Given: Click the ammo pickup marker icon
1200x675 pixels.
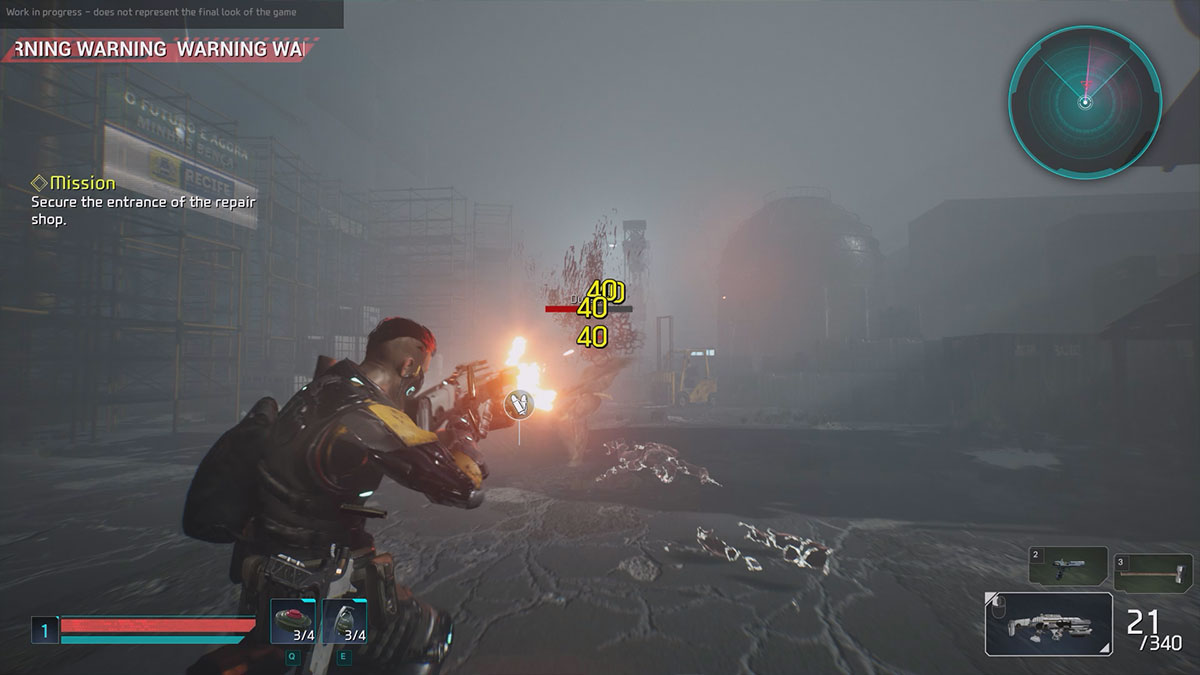Looking at the screenshot, I should pyautogui.click(x=518, y=403).
